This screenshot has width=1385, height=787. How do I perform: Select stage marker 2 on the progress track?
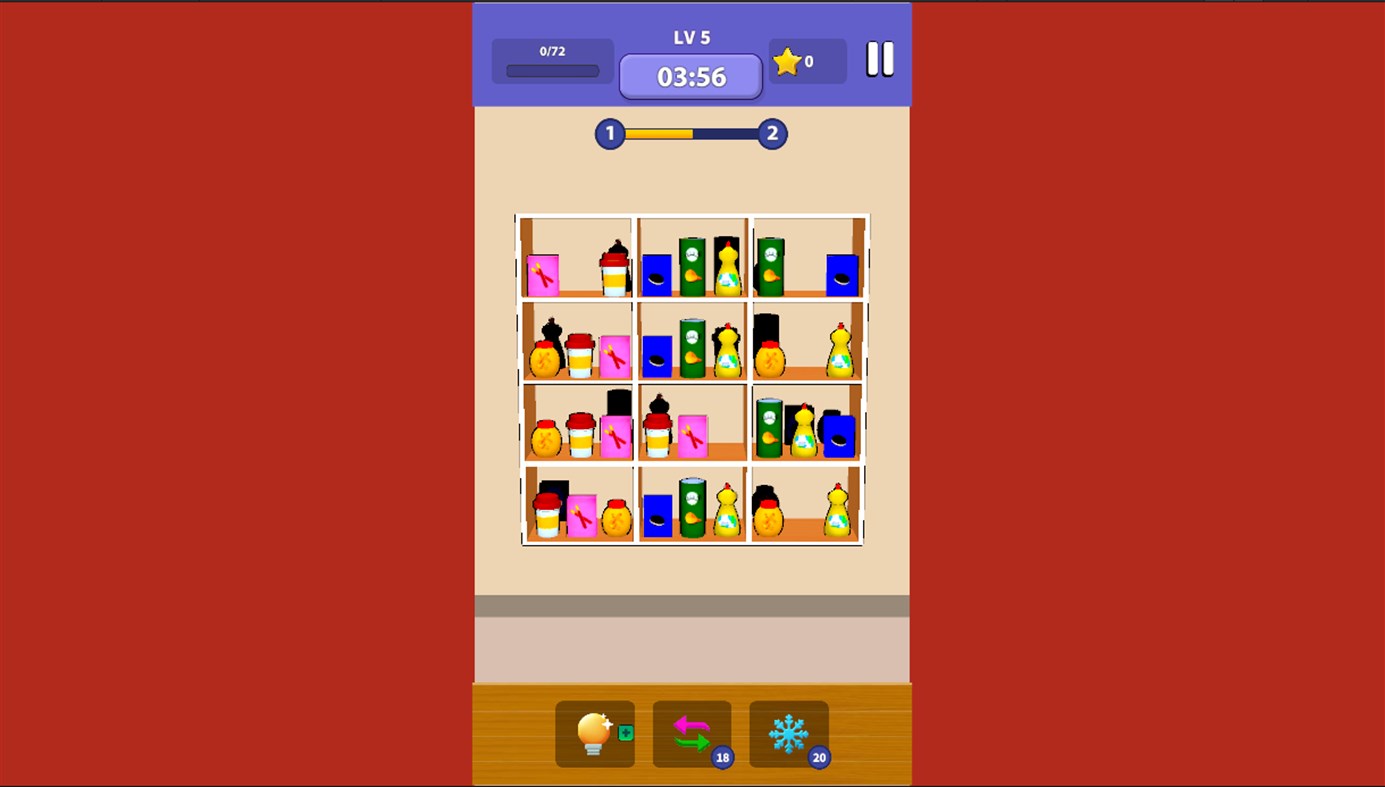[771, 133]
